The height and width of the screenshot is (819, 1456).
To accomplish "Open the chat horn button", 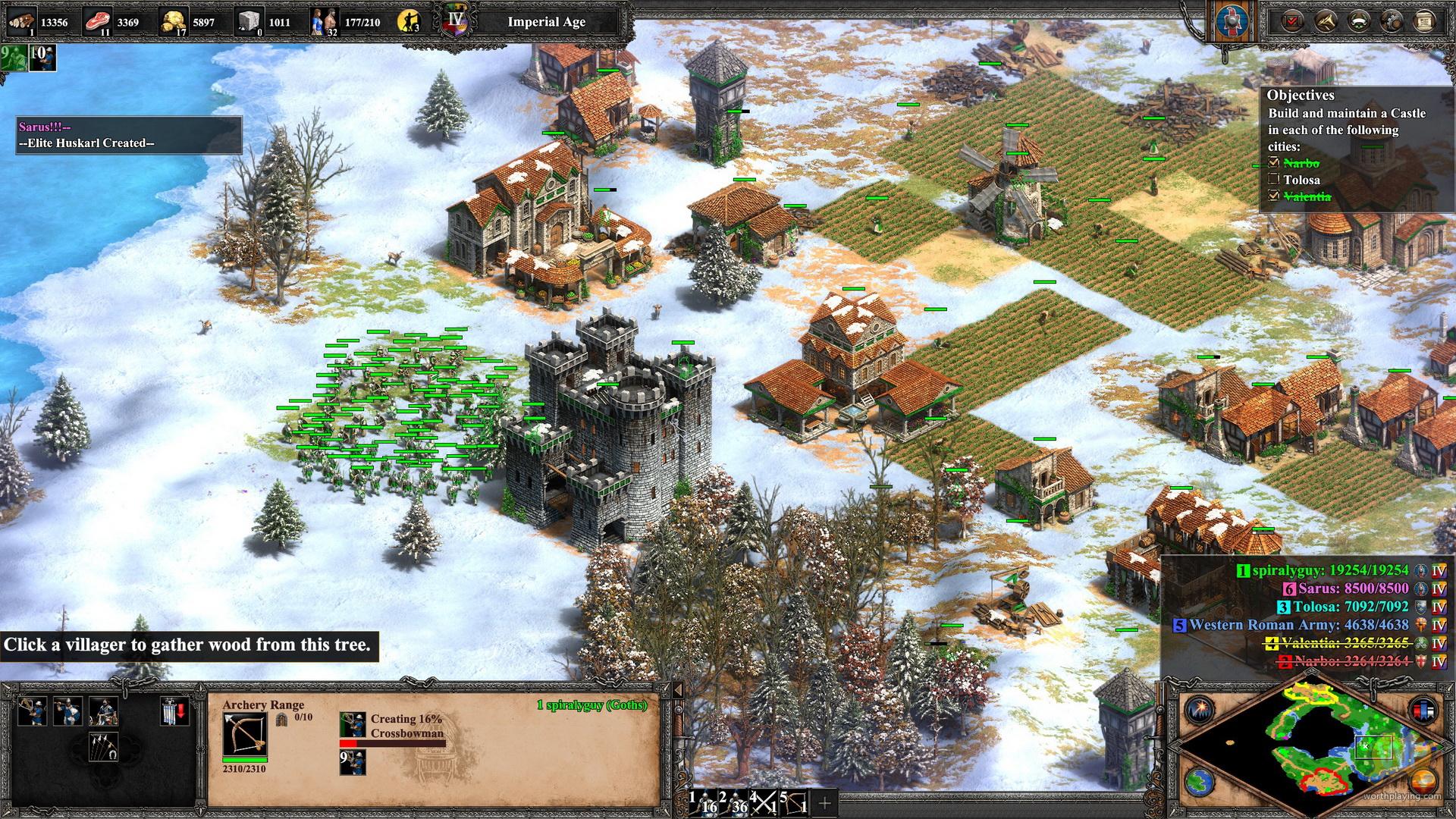I will pos(1326,20).
